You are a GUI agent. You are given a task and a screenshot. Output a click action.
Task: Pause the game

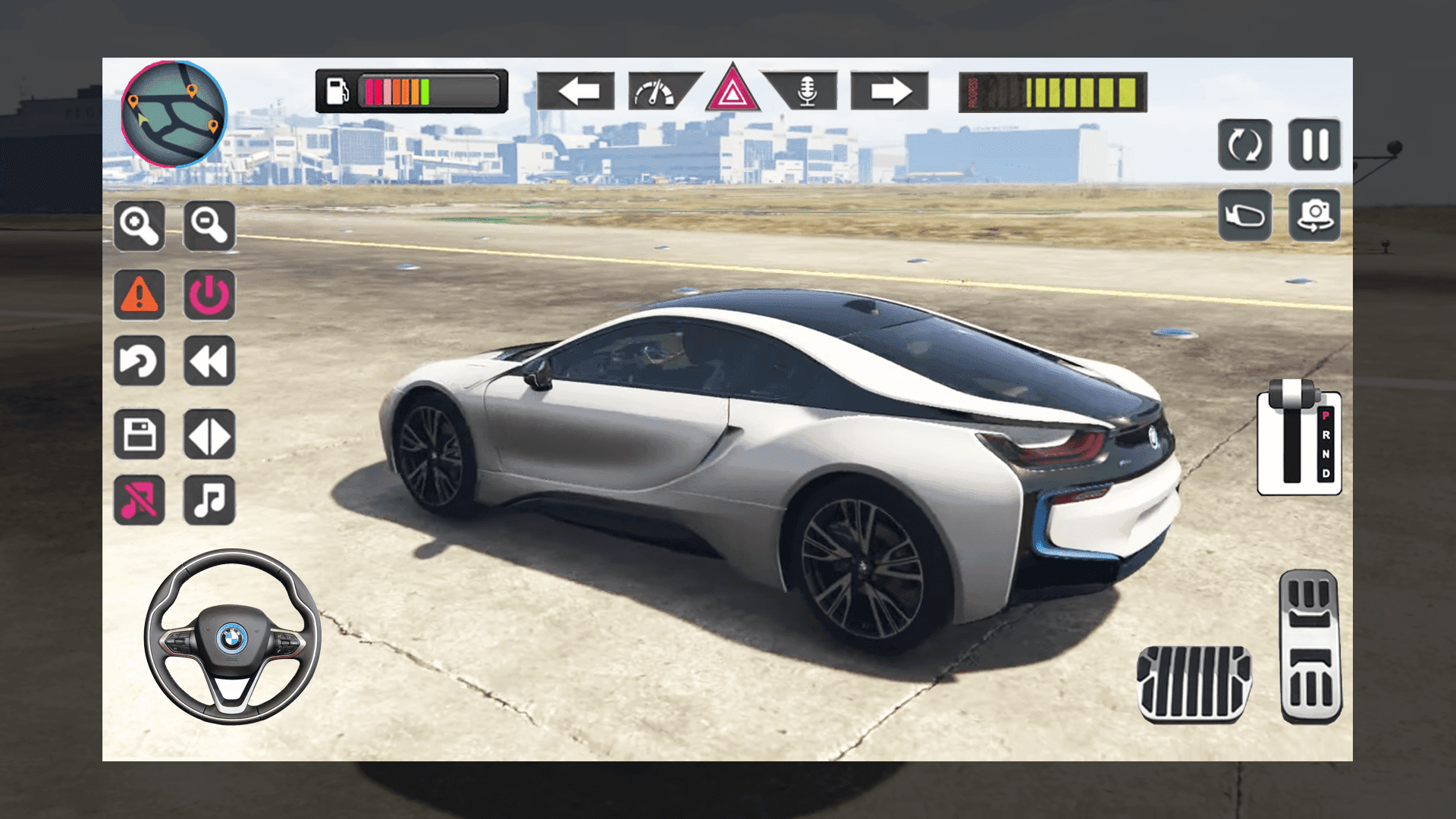[1317, 146]
